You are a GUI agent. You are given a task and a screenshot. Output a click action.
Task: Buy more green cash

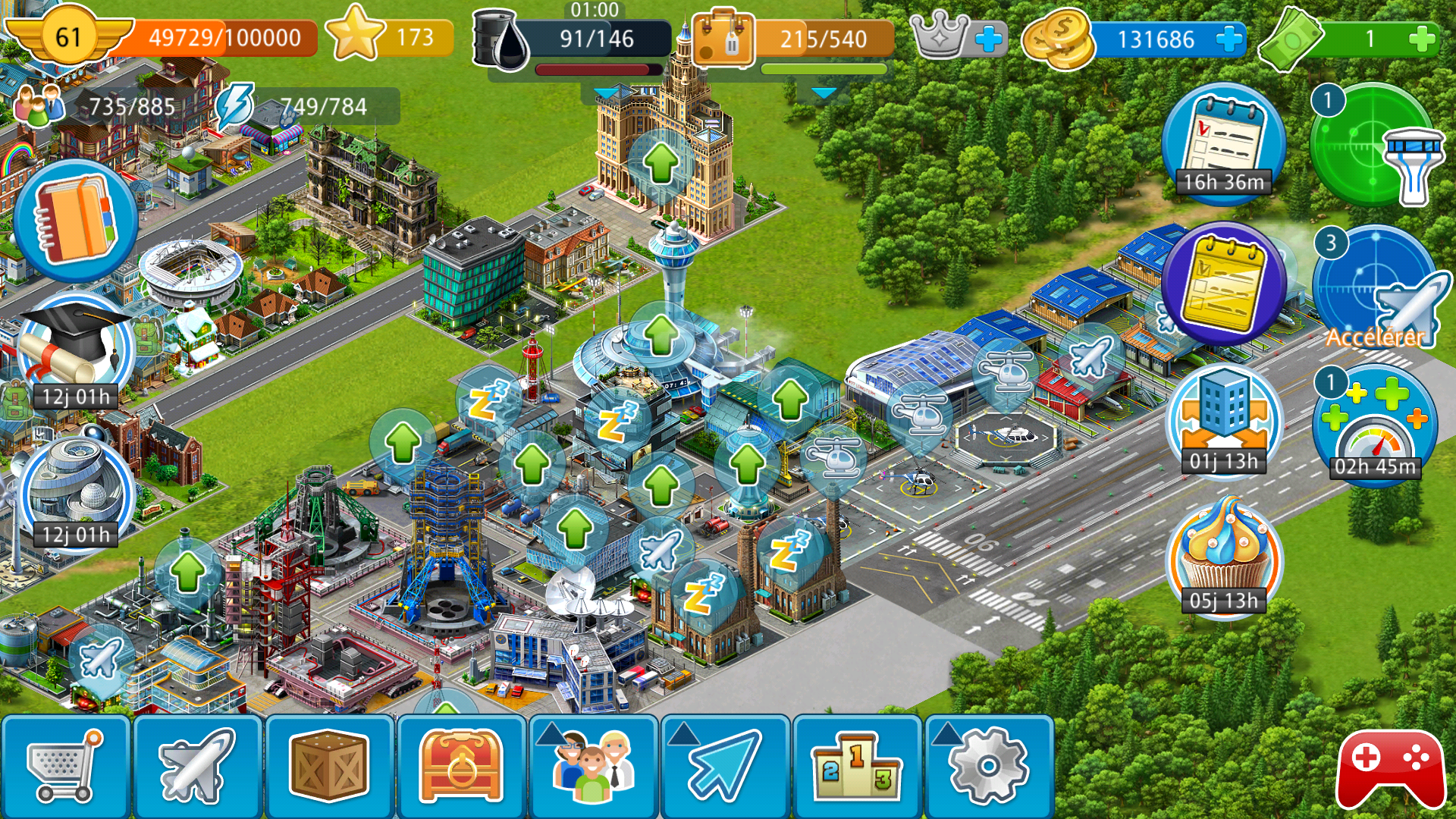tap(1422, 39)
